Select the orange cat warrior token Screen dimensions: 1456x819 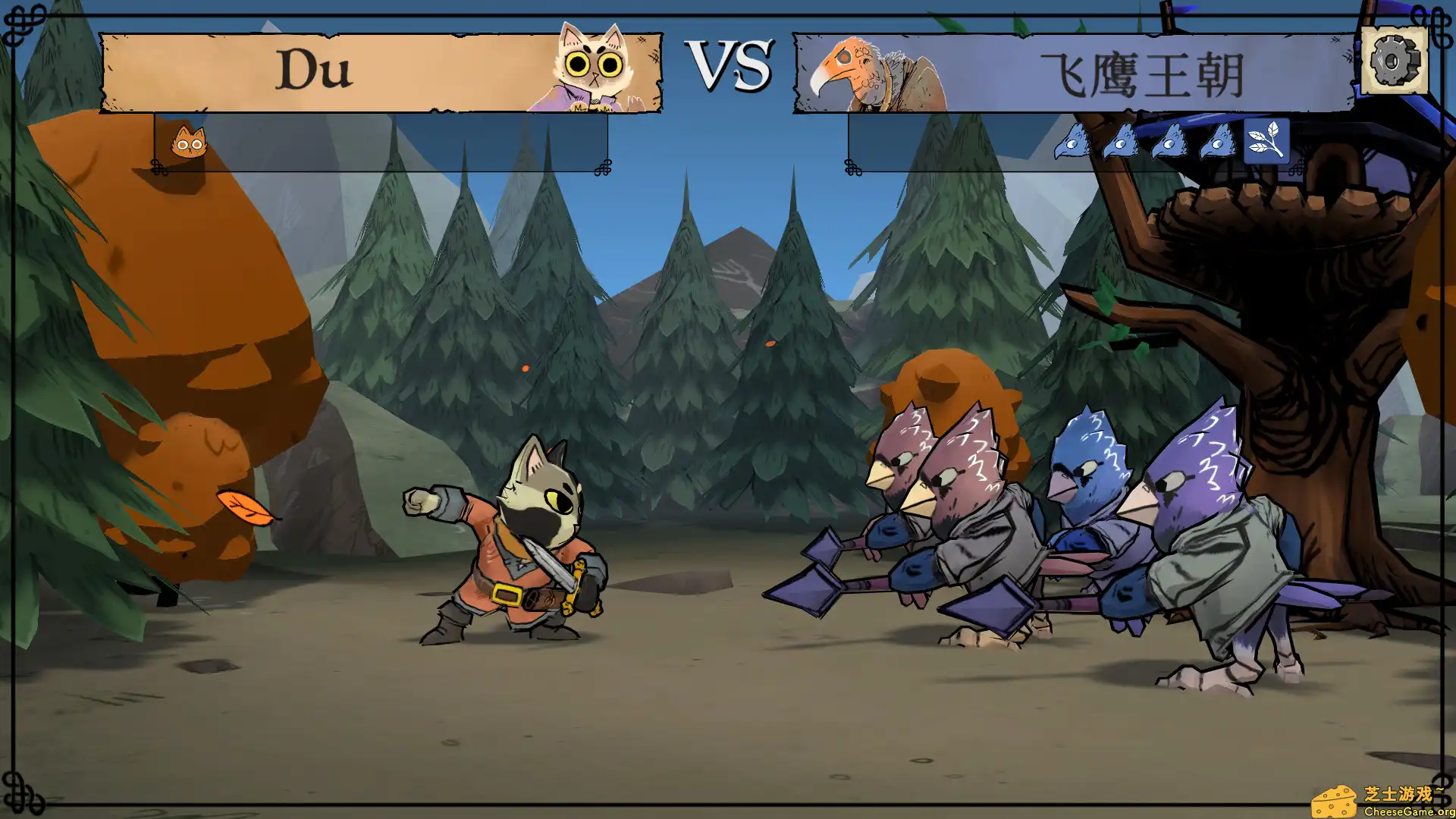coord(188,142)
